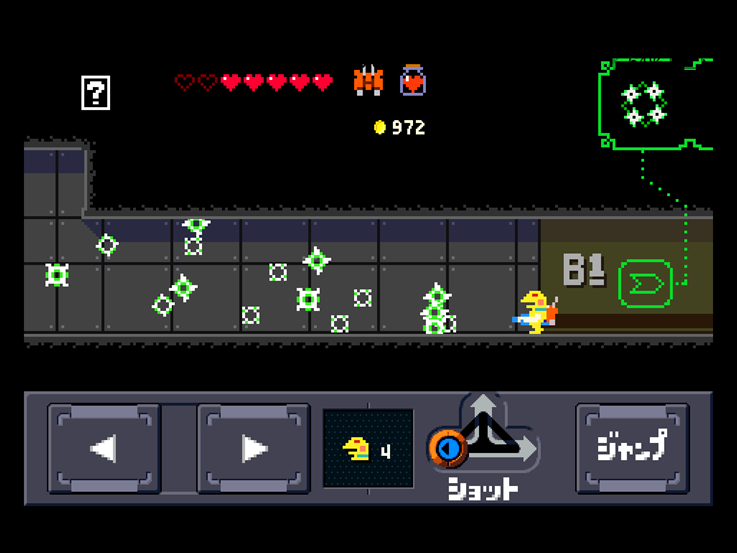Select the orange jetpack item icon

pyautogui.click(x=368, y=80)
